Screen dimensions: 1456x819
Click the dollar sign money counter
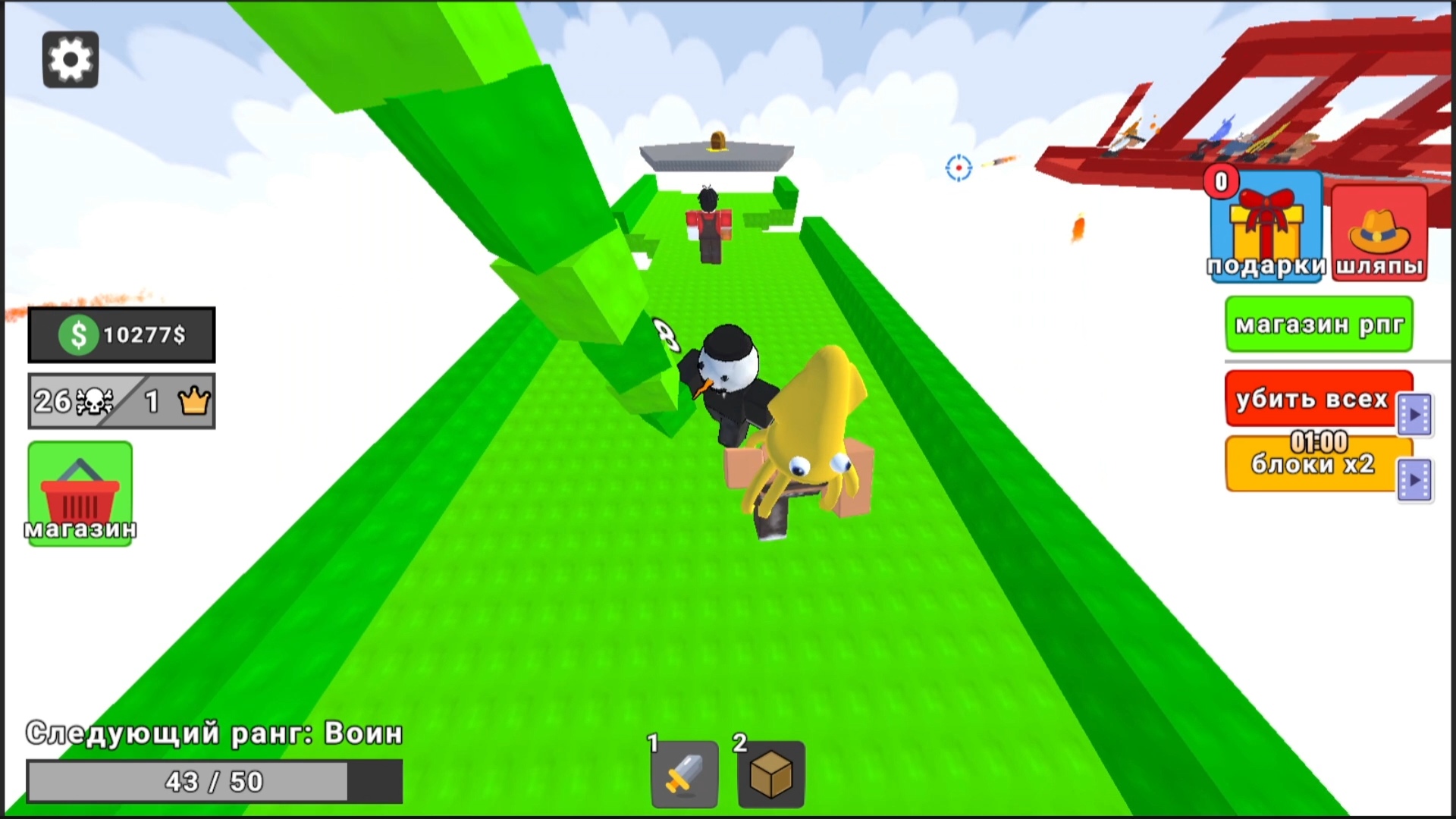[x=76, y=334]
